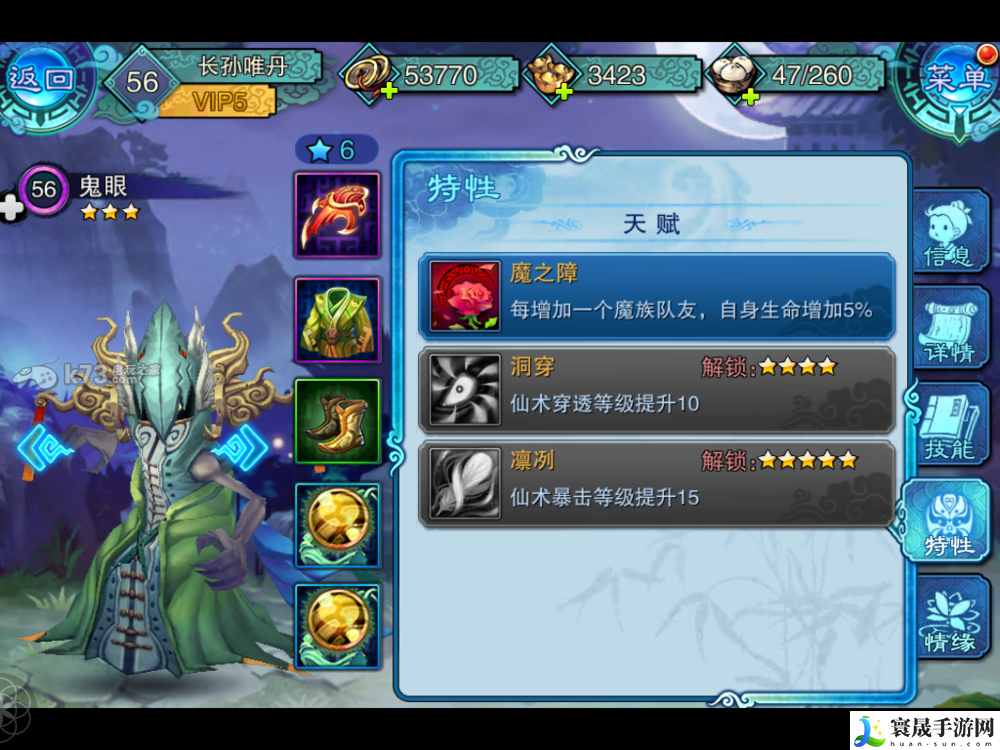This screenshot has width=1000, height=750.
Task: Select the boots equipment slot
Action: coord(337,421)
